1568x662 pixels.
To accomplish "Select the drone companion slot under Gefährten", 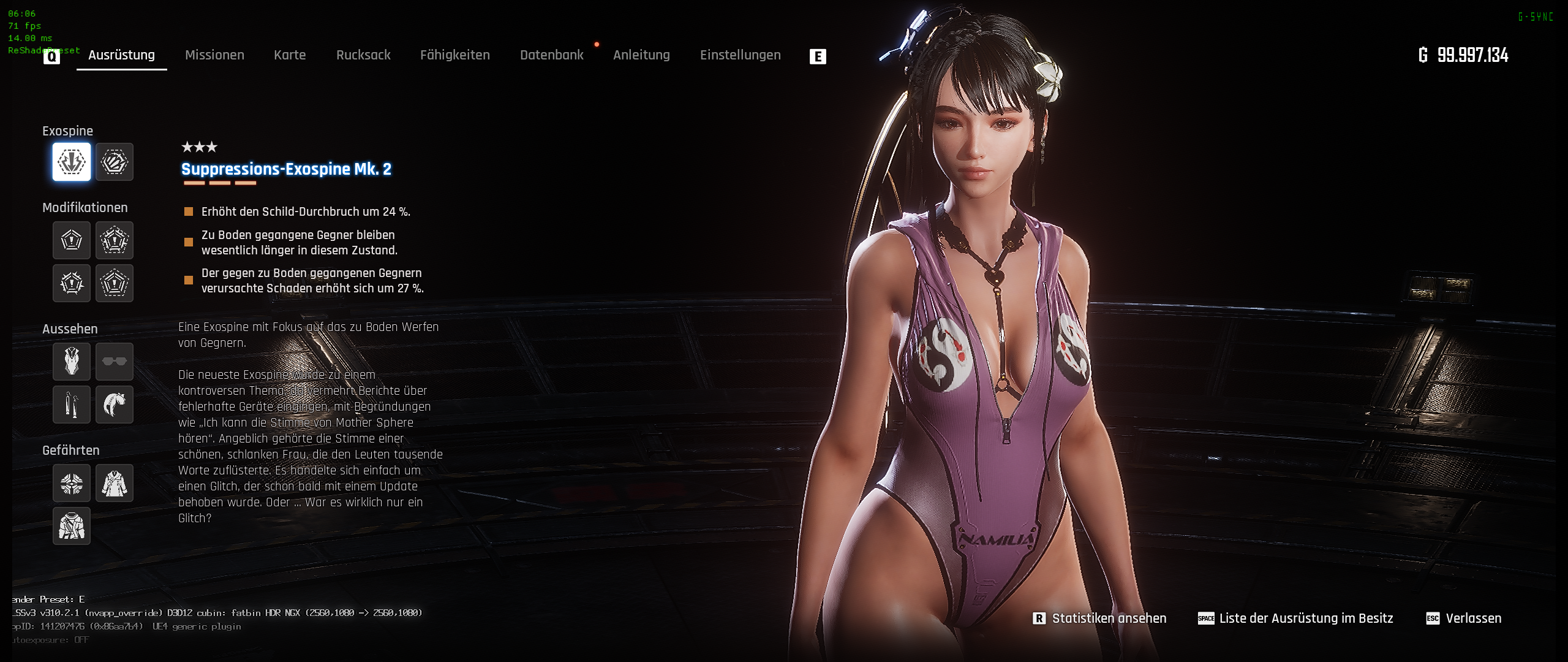I will pos(72,483).
